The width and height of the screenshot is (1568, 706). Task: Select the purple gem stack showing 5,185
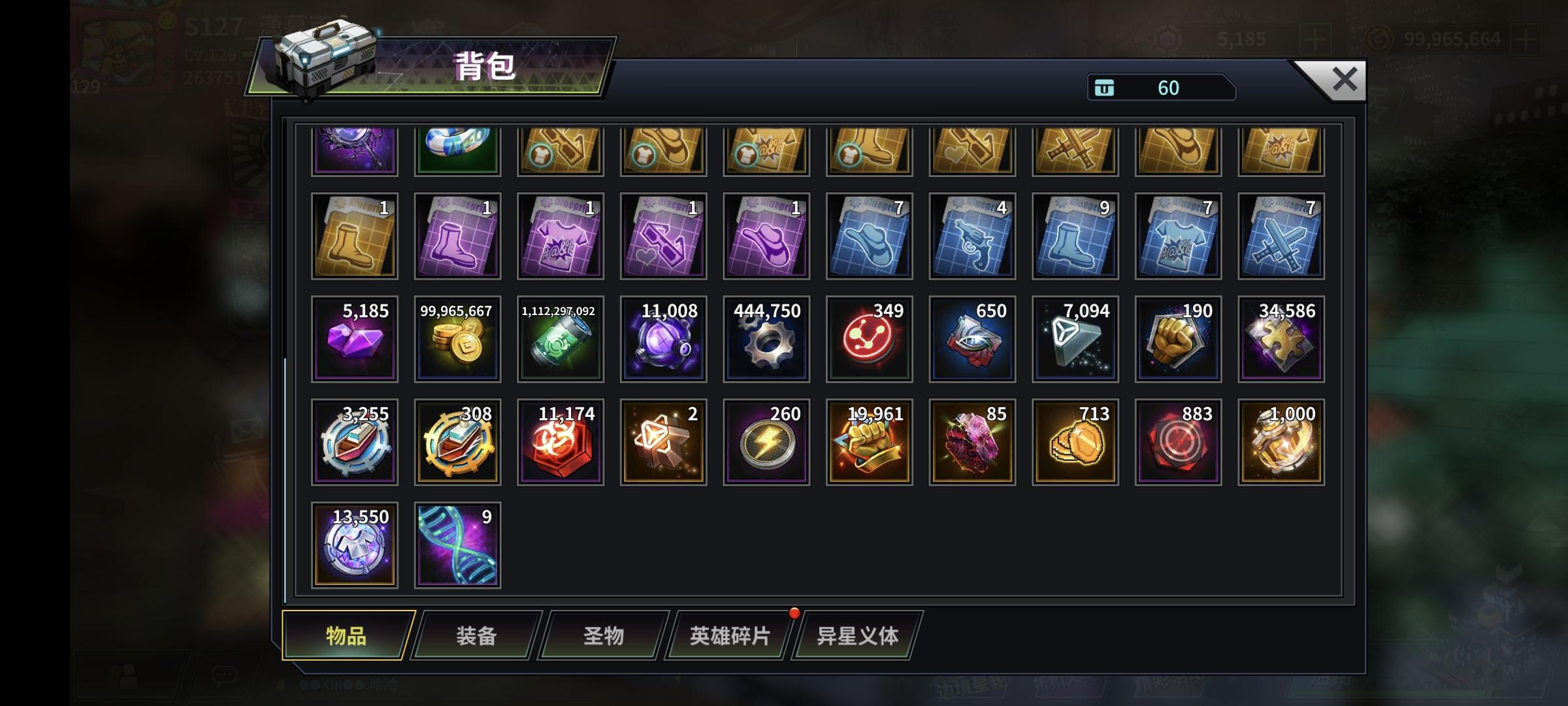point(353,338)
